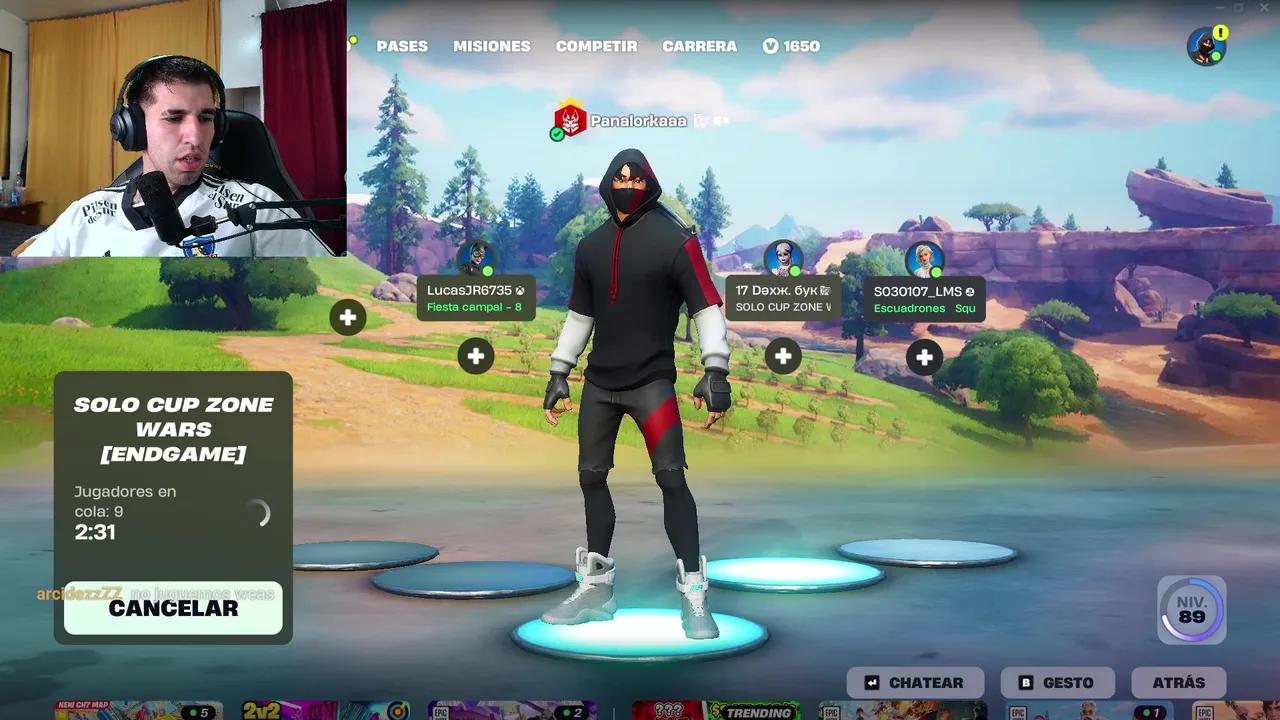This screenshot has height=720, width=1280.
Task: Expand the plus slot next to 17 Dəхж's card
Action: 783,356
